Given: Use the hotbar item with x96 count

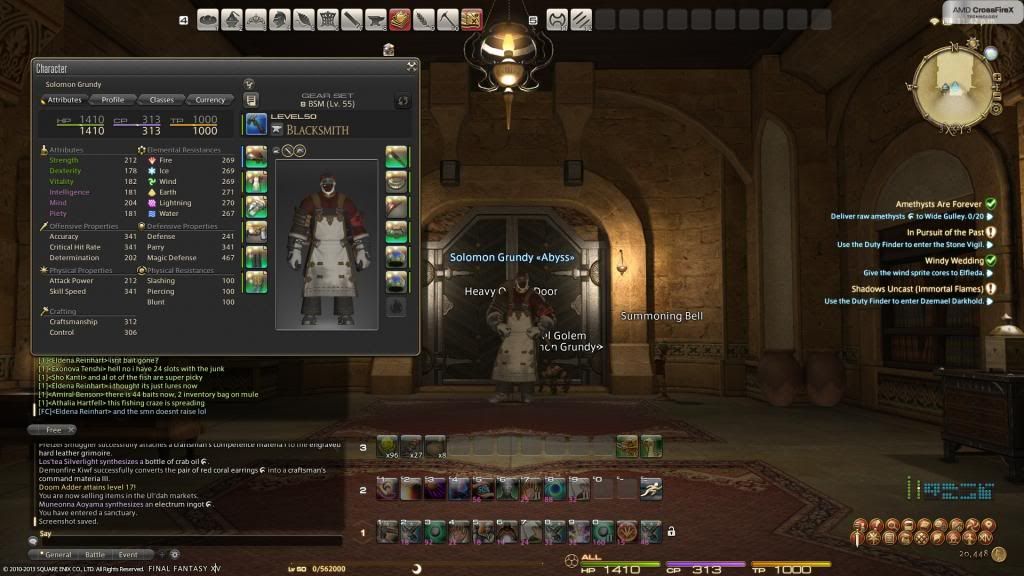Looking at the screenshot, I should coord(386,446).
